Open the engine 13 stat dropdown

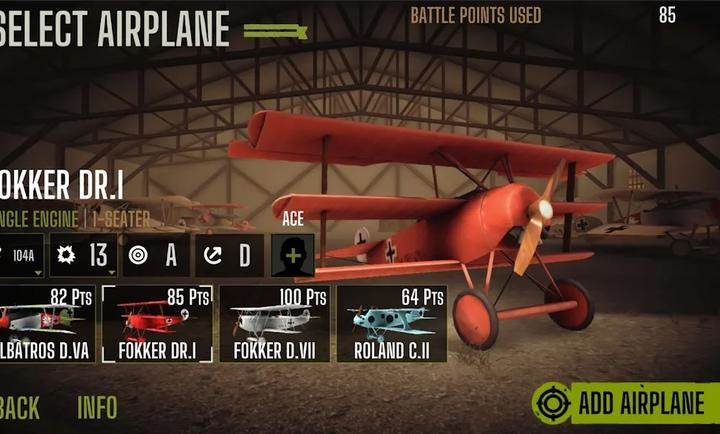(x=85, y=256)
